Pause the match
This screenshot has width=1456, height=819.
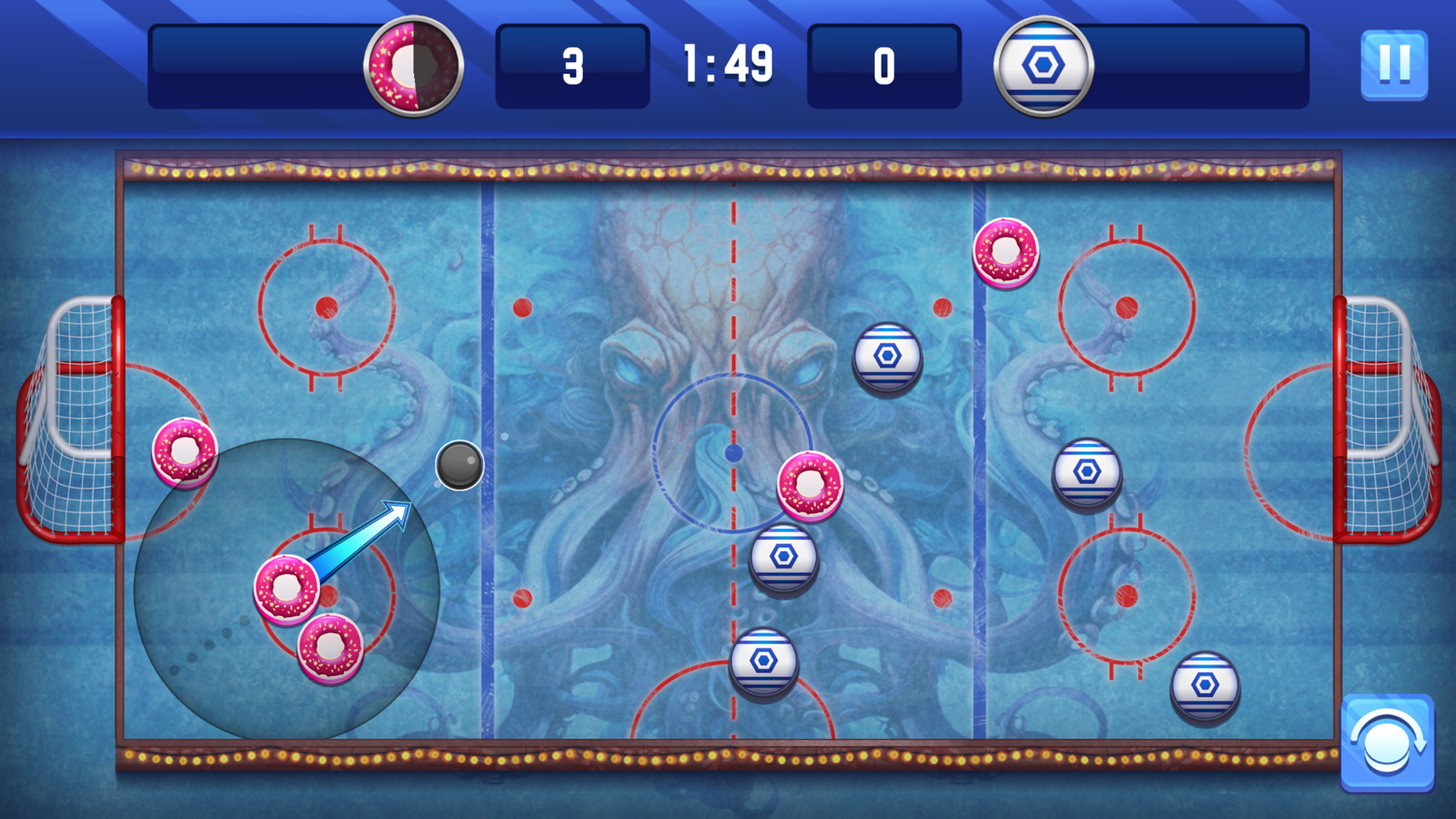pos(1393,65)
